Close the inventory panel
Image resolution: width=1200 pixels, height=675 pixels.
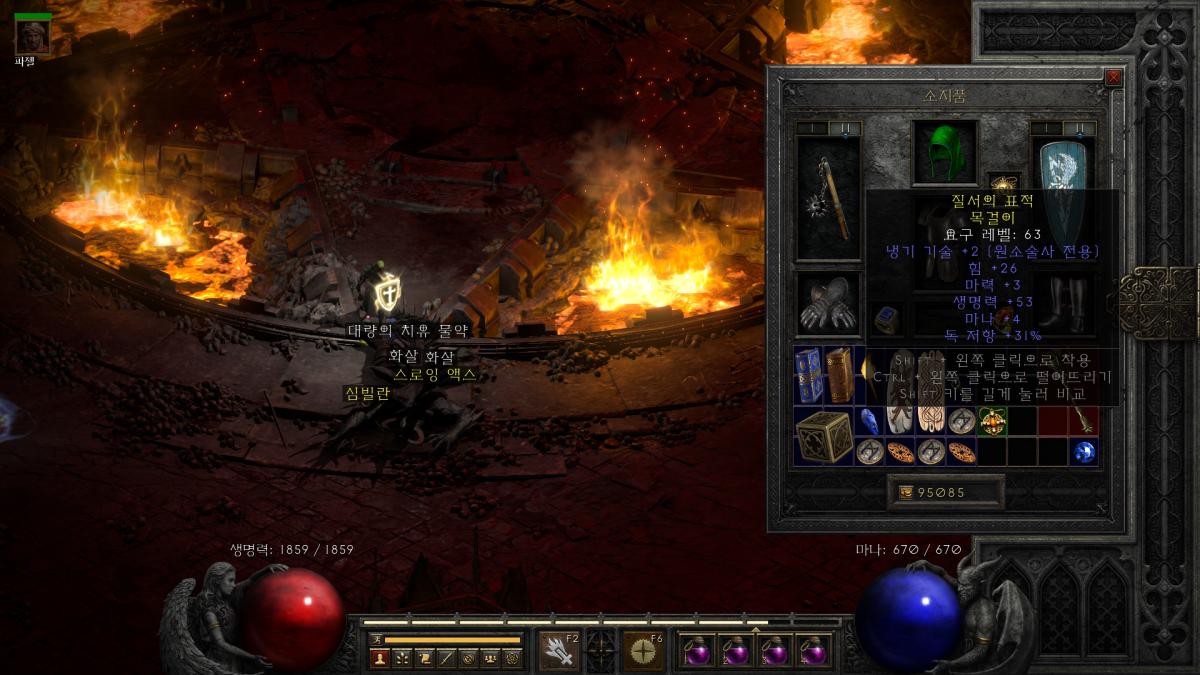tap(1113, 77)
